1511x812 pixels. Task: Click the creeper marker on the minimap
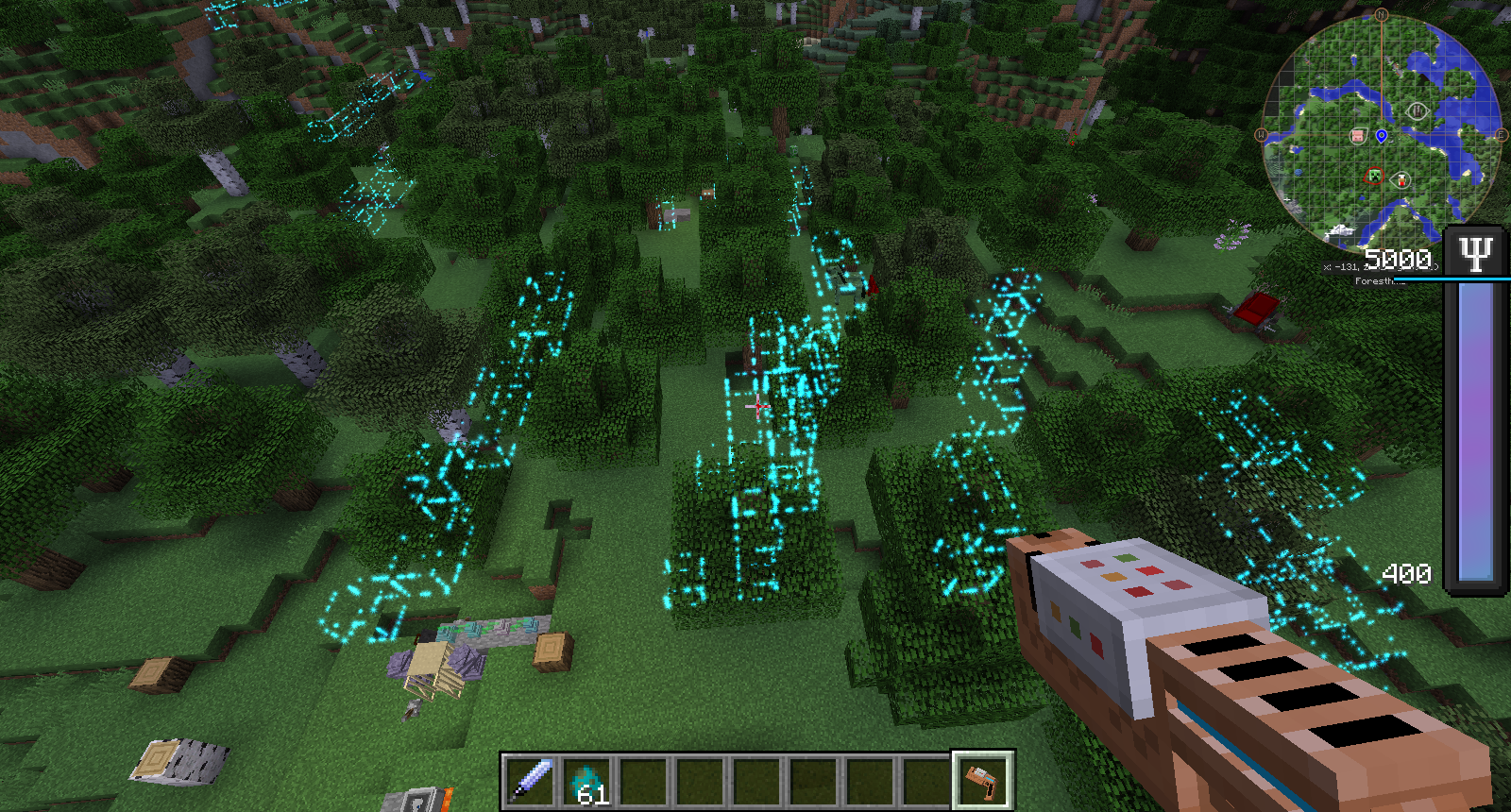point(1375,176)
